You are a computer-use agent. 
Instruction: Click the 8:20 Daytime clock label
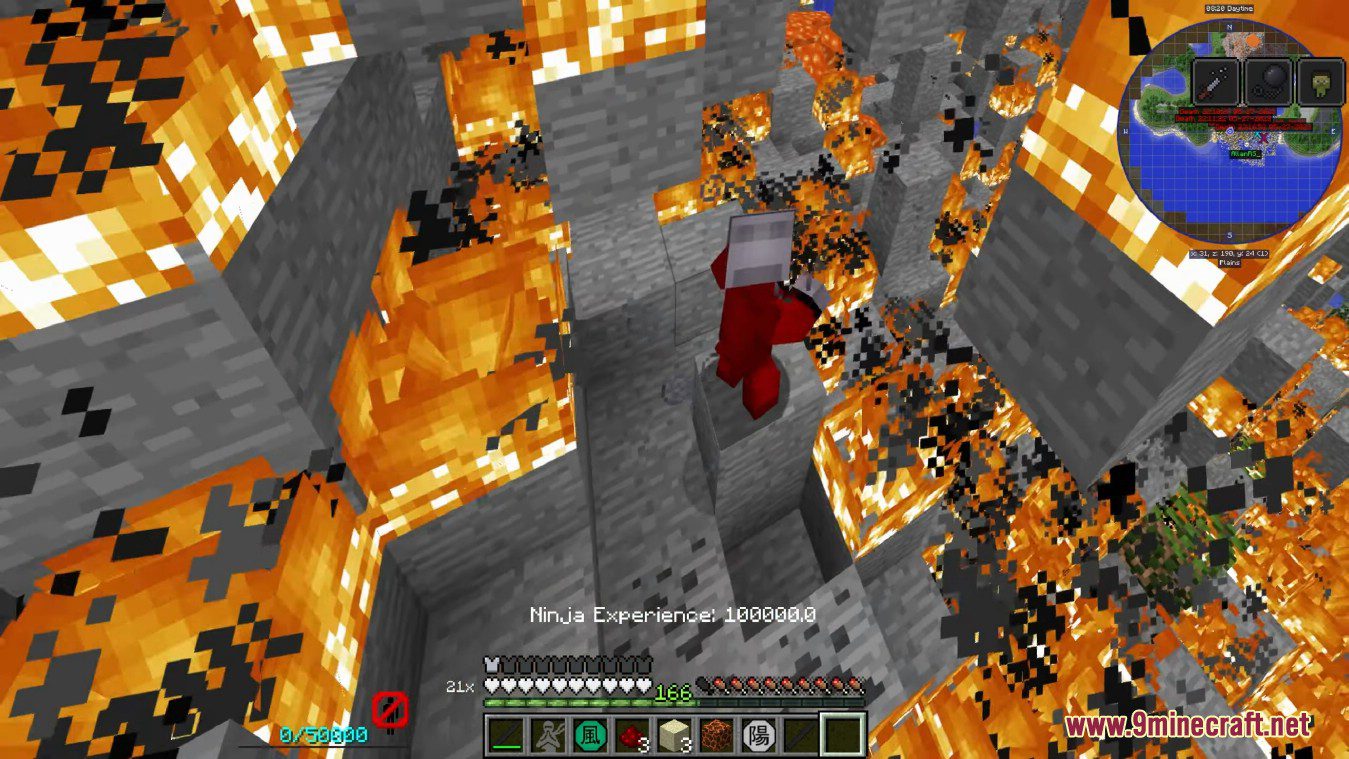(1230, 7)
